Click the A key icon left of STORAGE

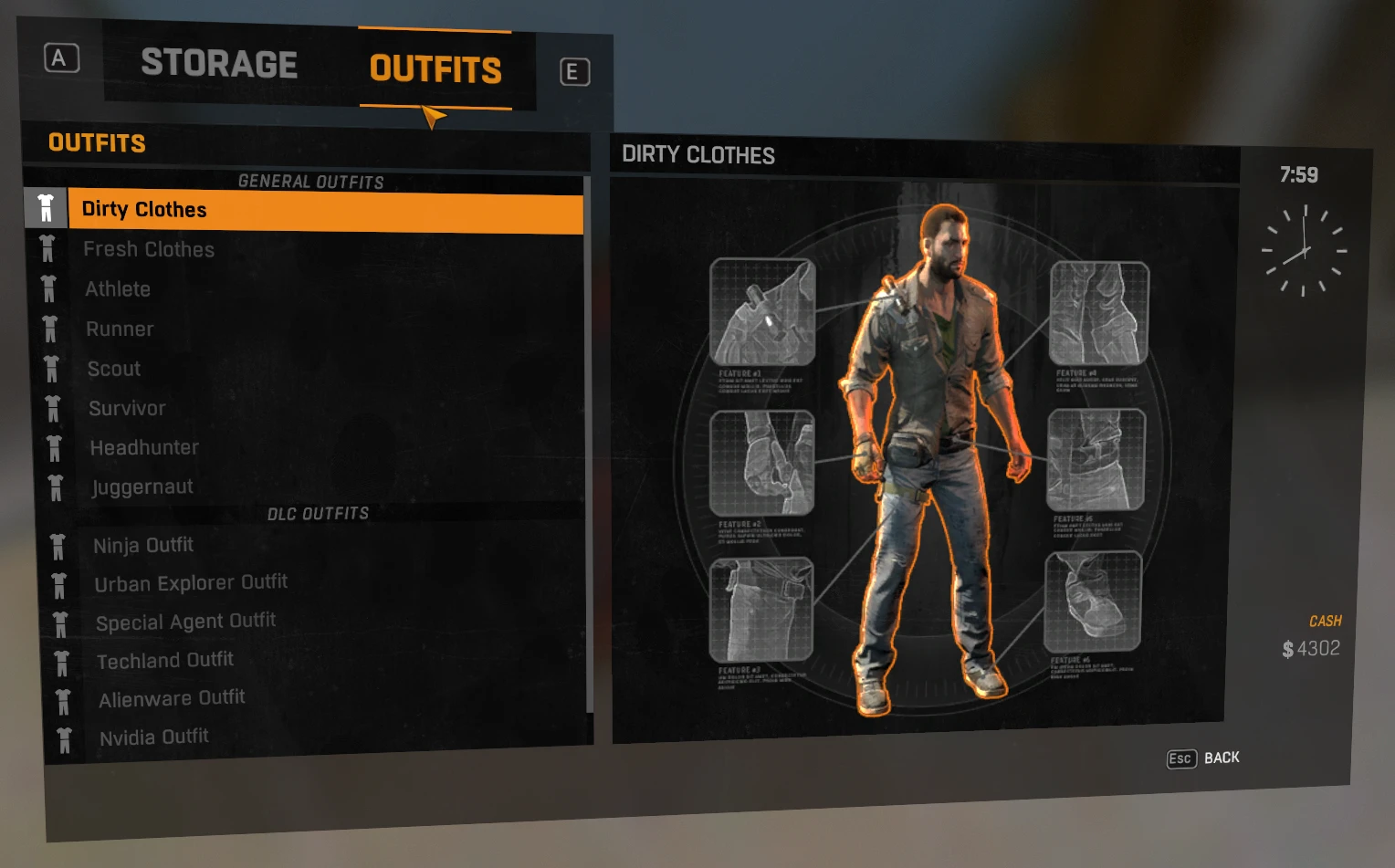click(60, 58)
